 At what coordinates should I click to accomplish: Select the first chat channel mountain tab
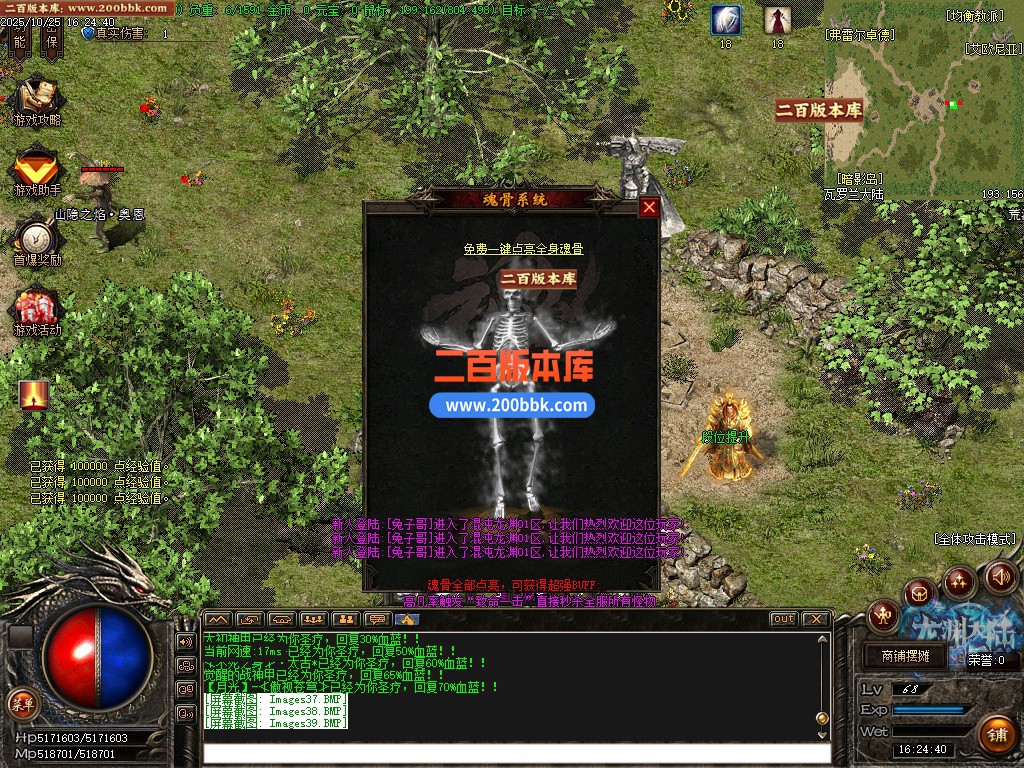pos(217,619)
